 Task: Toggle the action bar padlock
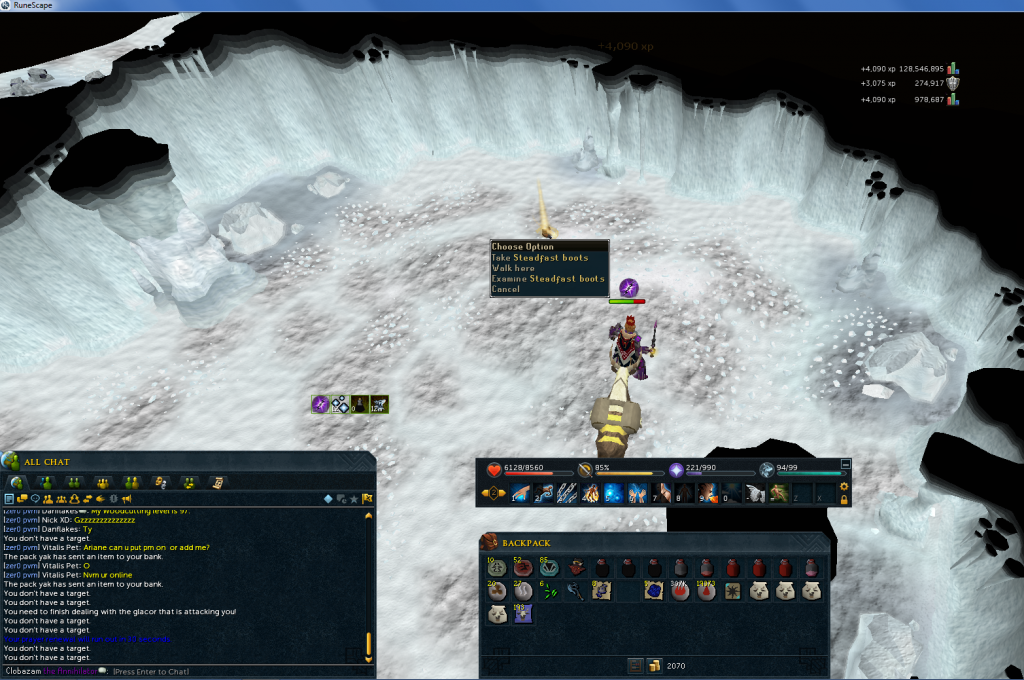pyautogui.click(x=845, y=498)
